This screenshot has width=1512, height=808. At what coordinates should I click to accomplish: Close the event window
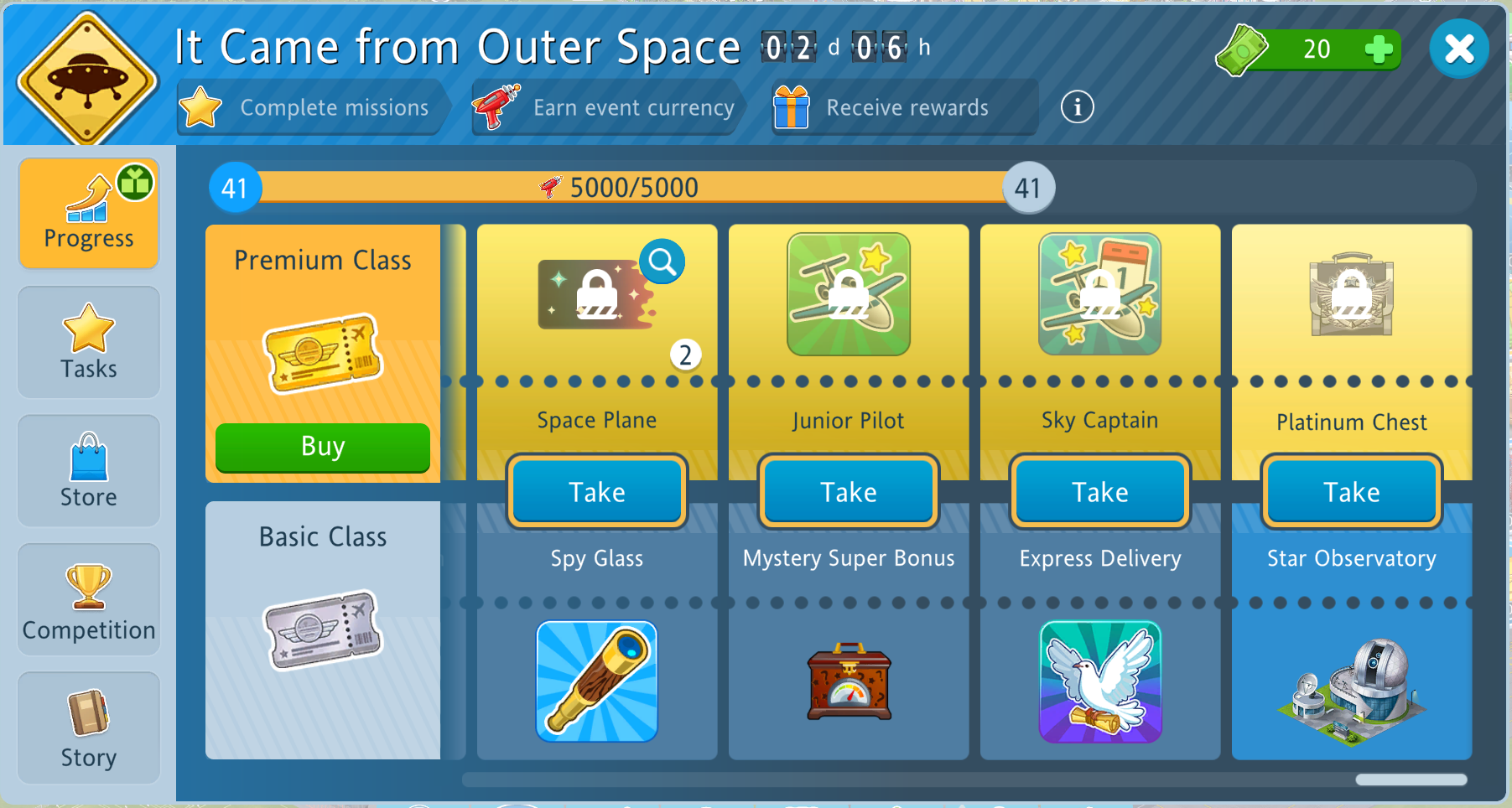(1458, 49)
